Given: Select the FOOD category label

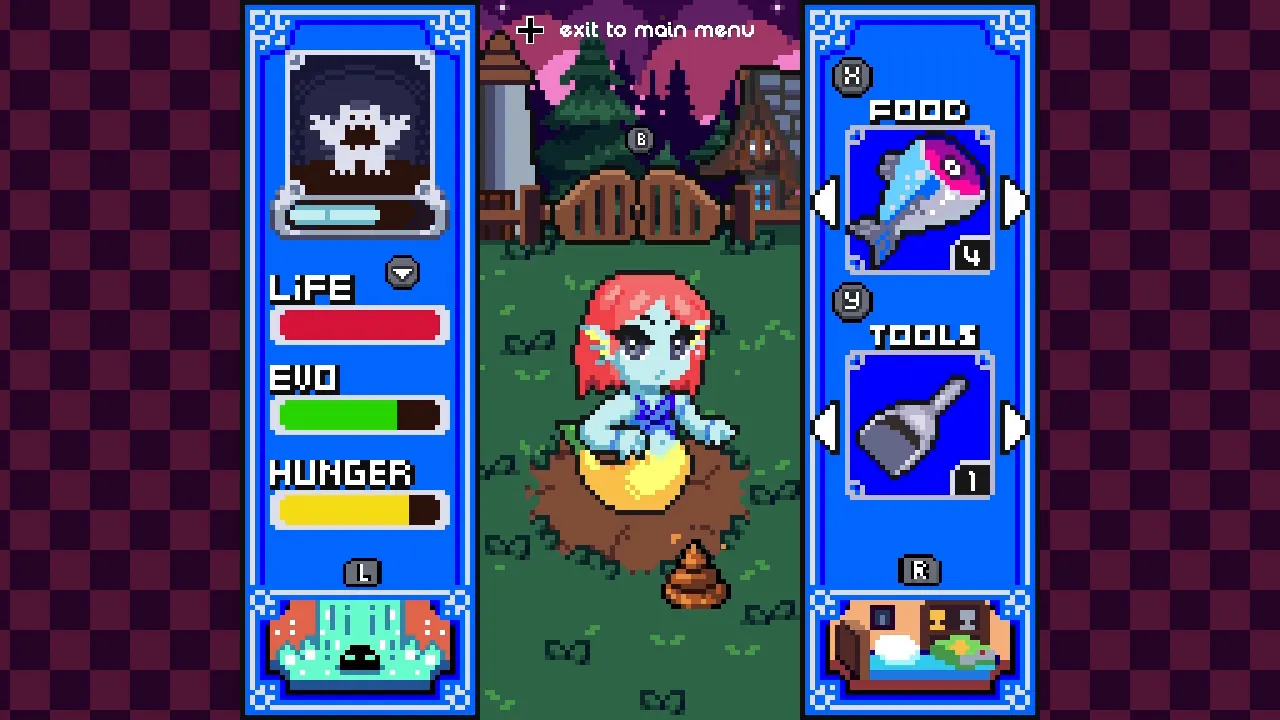Looking at the screenshot, I should coord(919,111).
